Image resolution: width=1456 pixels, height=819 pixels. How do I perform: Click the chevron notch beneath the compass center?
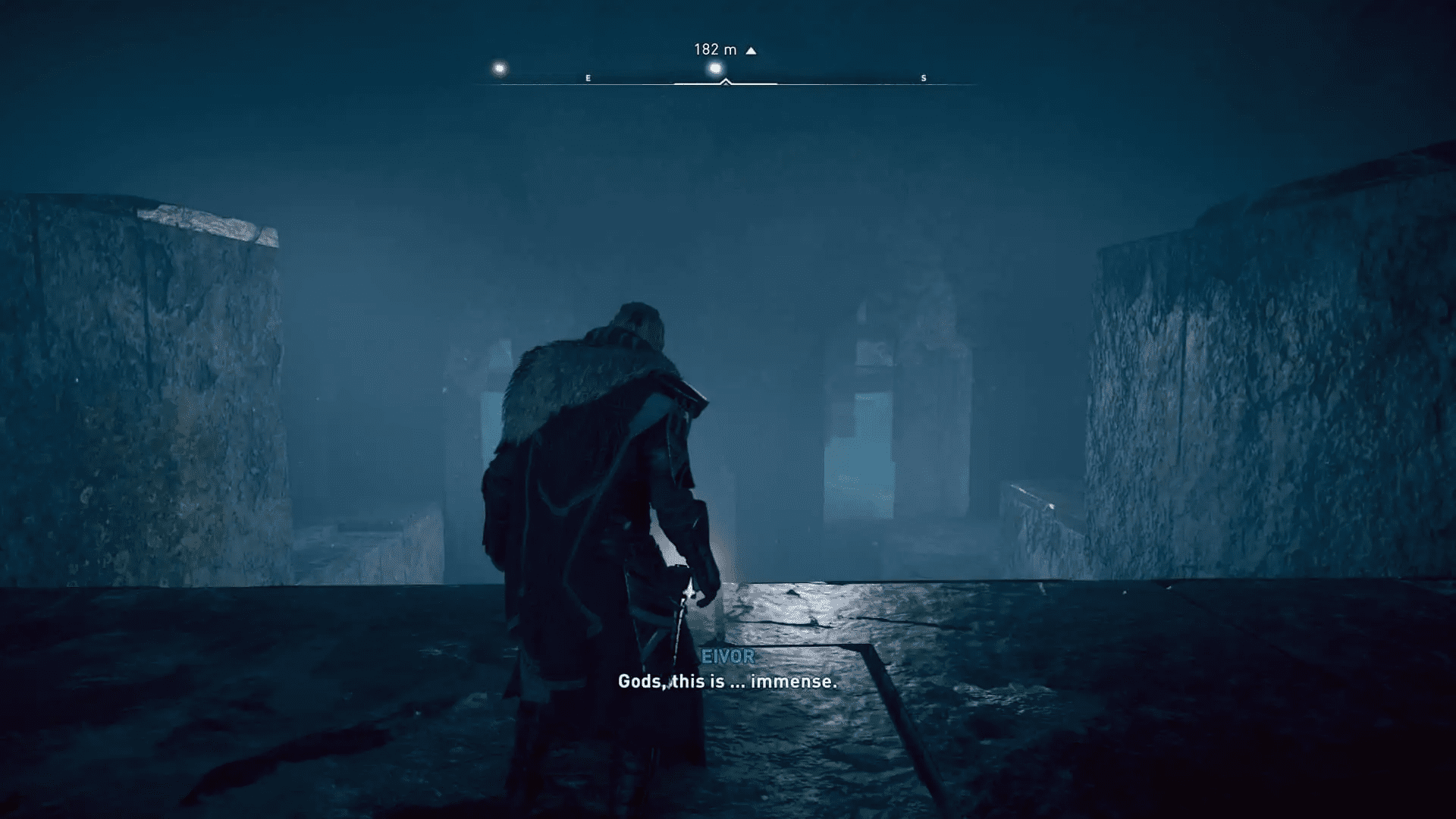click(726, 81)
